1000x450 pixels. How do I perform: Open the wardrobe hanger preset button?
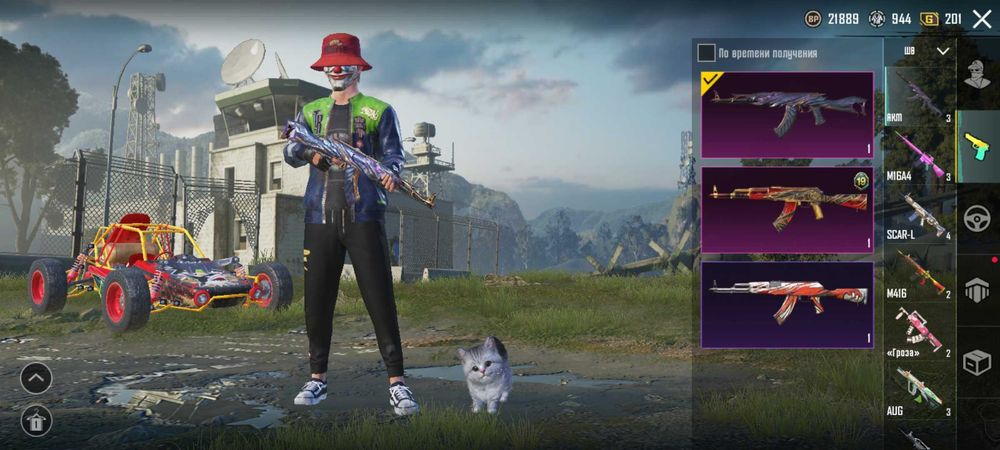pyautogui.click(x=36, y=420)
